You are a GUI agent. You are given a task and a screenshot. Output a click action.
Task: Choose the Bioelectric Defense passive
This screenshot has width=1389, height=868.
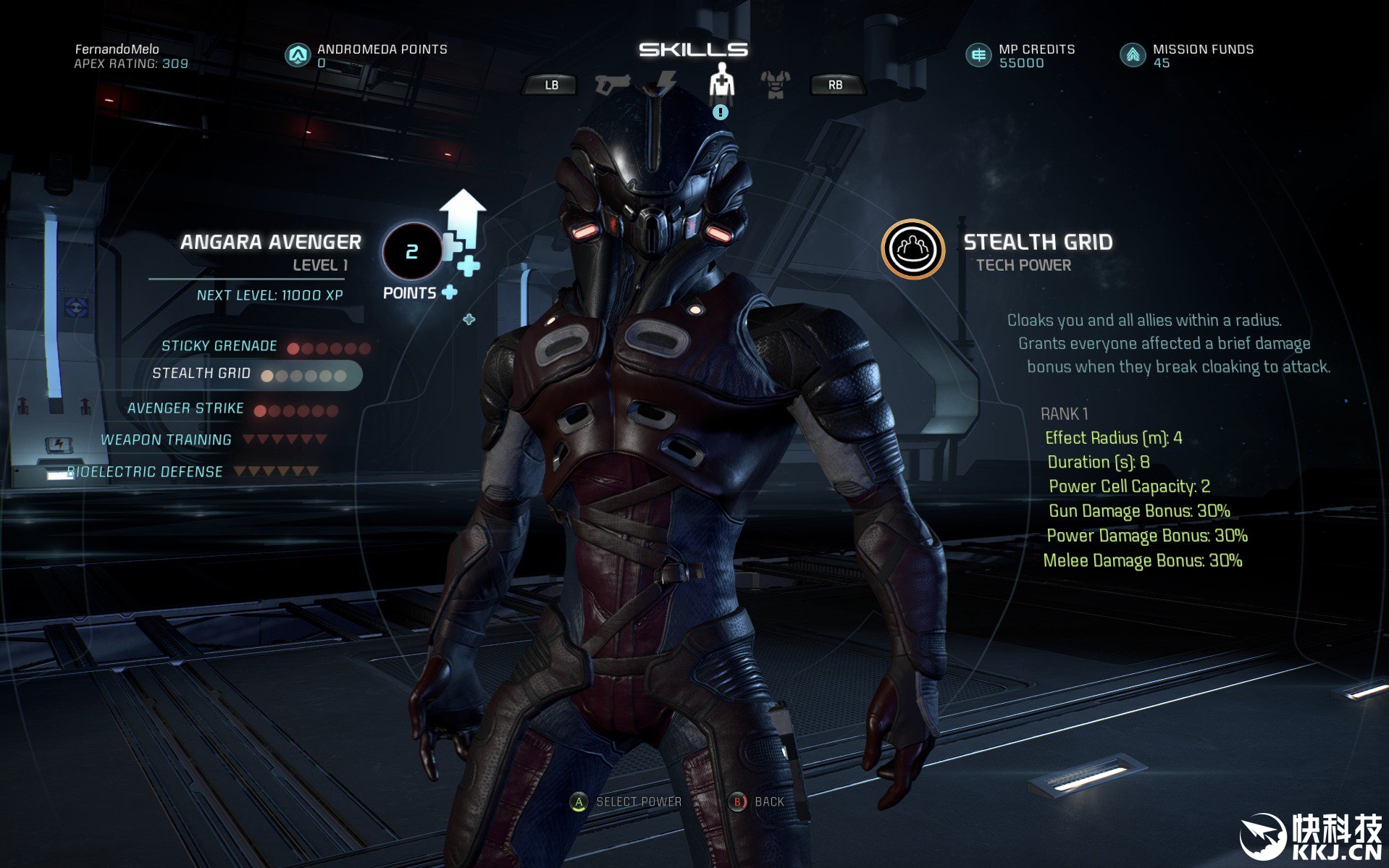[145, 472]
